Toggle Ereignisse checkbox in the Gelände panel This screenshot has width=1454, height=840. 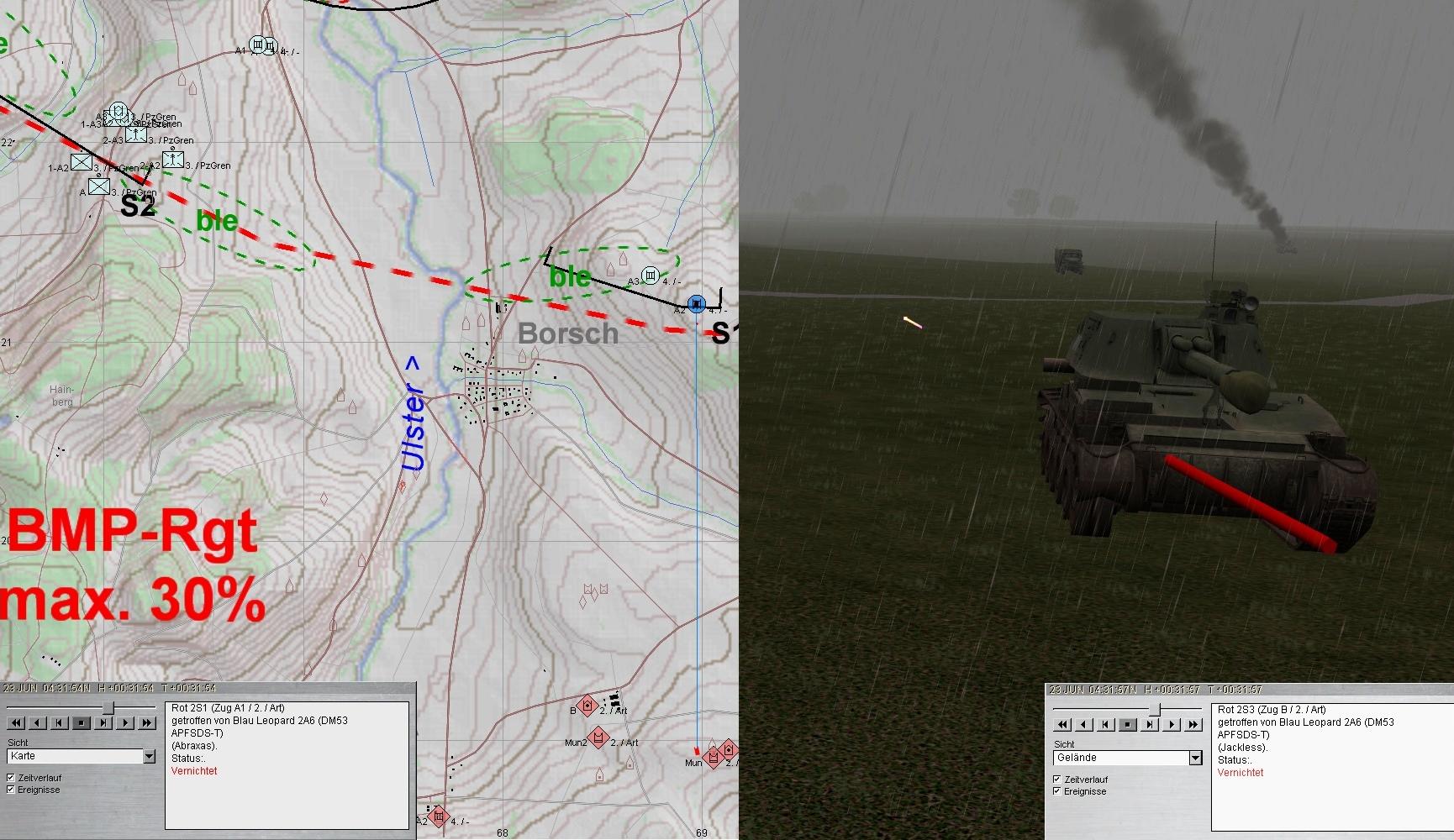1057,791
